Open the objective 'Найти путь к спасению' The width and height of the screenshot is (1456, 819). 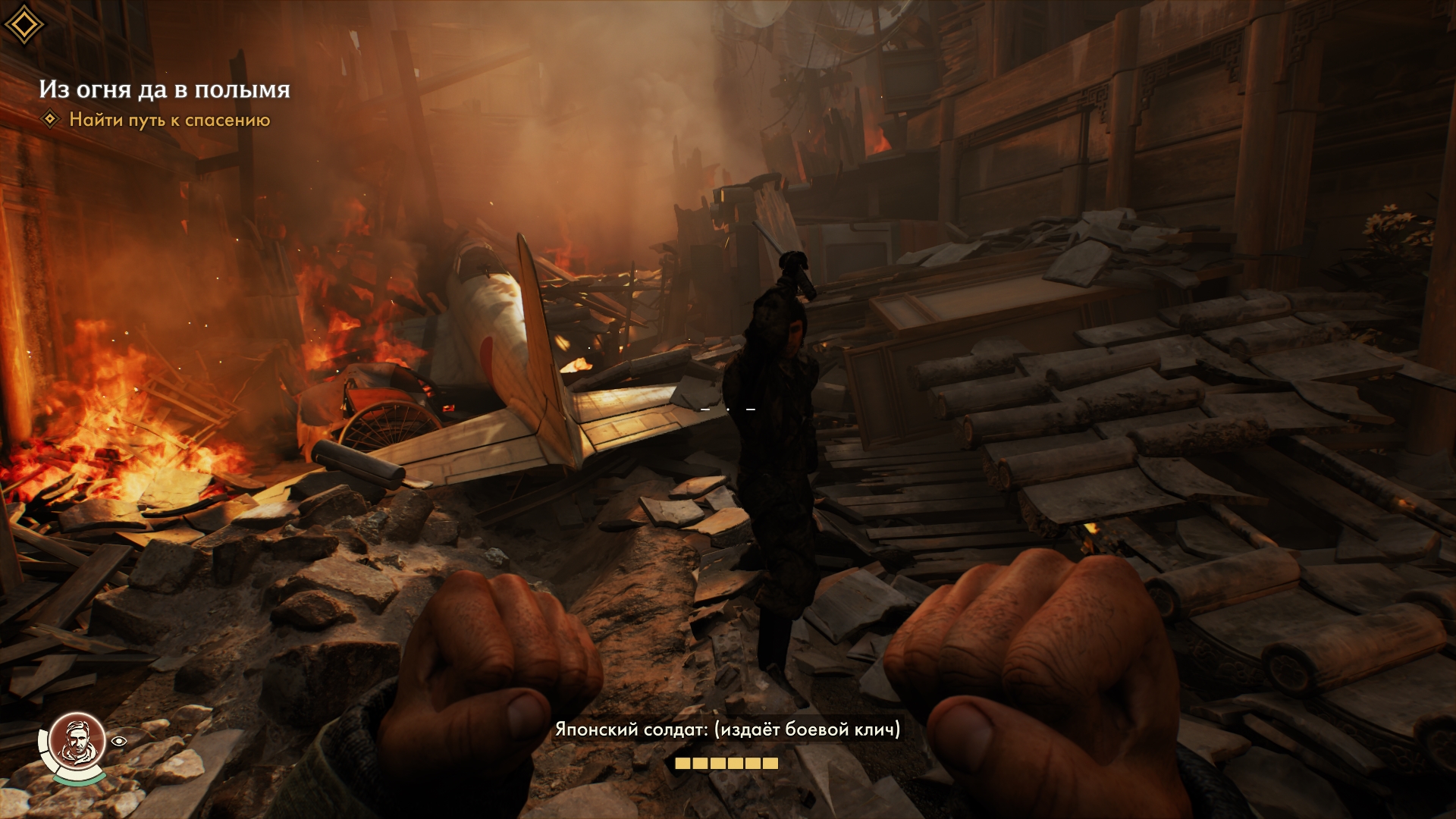[x=169, y=120]
